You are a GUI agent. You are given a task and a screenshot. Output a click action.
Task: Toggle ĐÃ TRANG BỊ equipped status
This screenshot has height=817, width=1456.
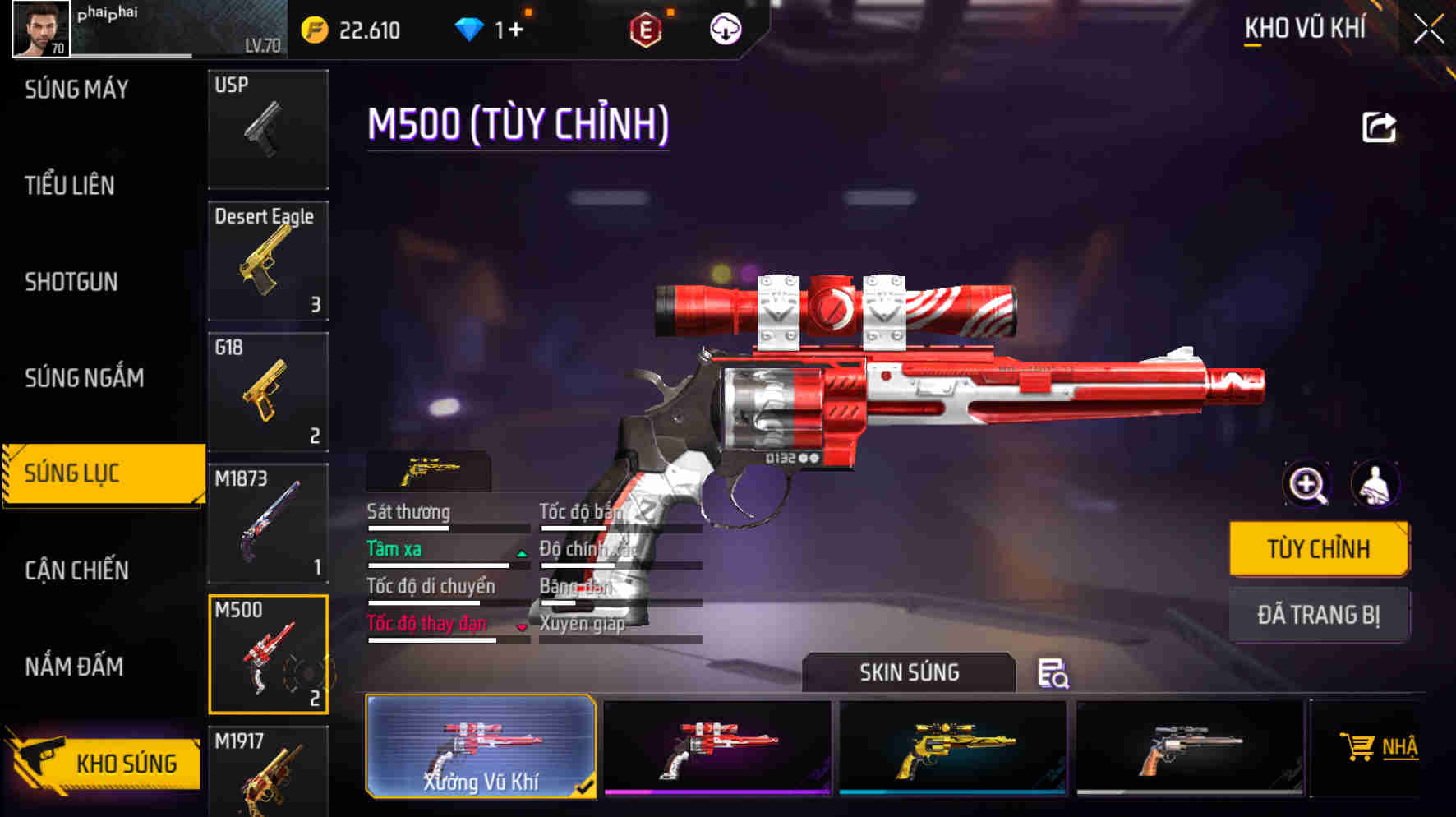click(x=1320, y=614)
